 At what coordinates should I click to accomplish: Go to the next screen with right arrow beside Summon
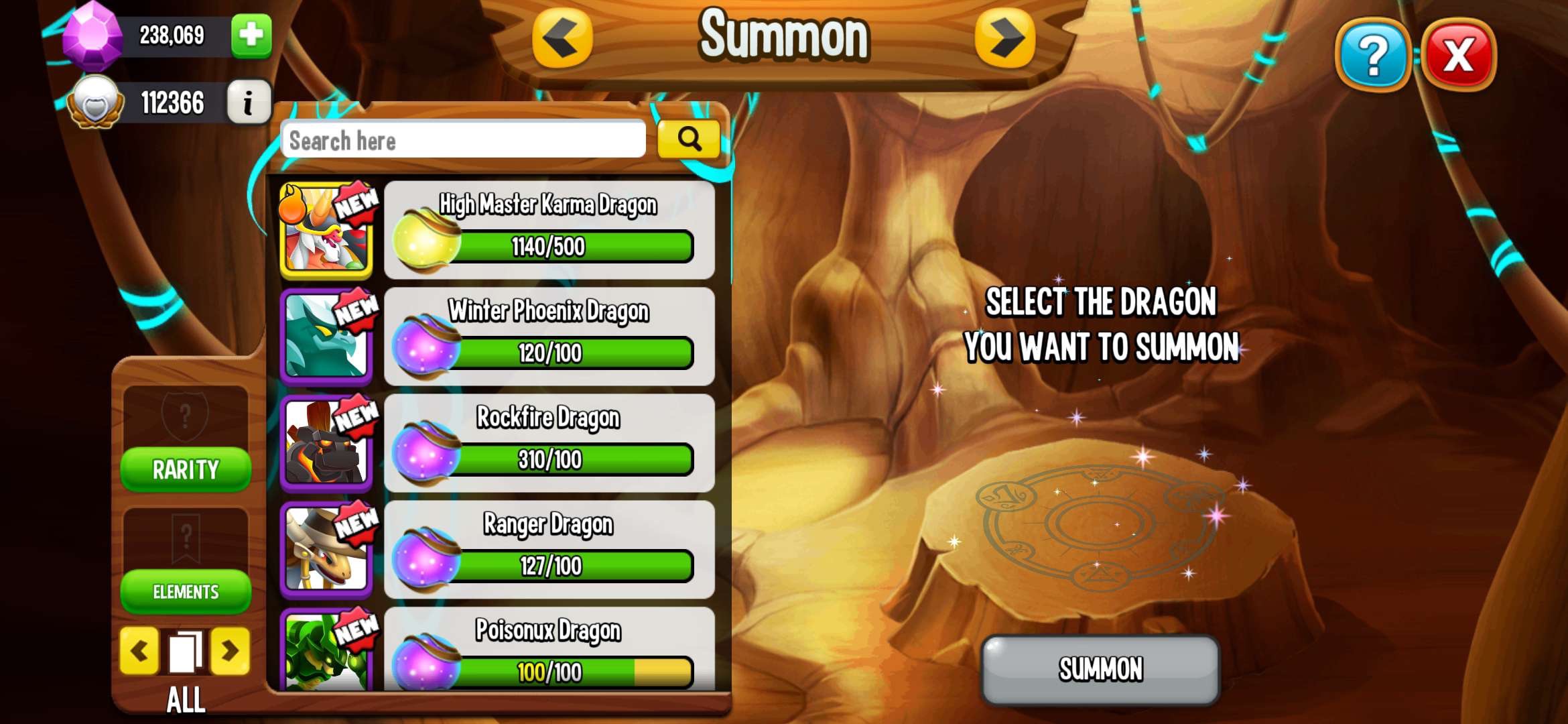tap(1004, 38)
